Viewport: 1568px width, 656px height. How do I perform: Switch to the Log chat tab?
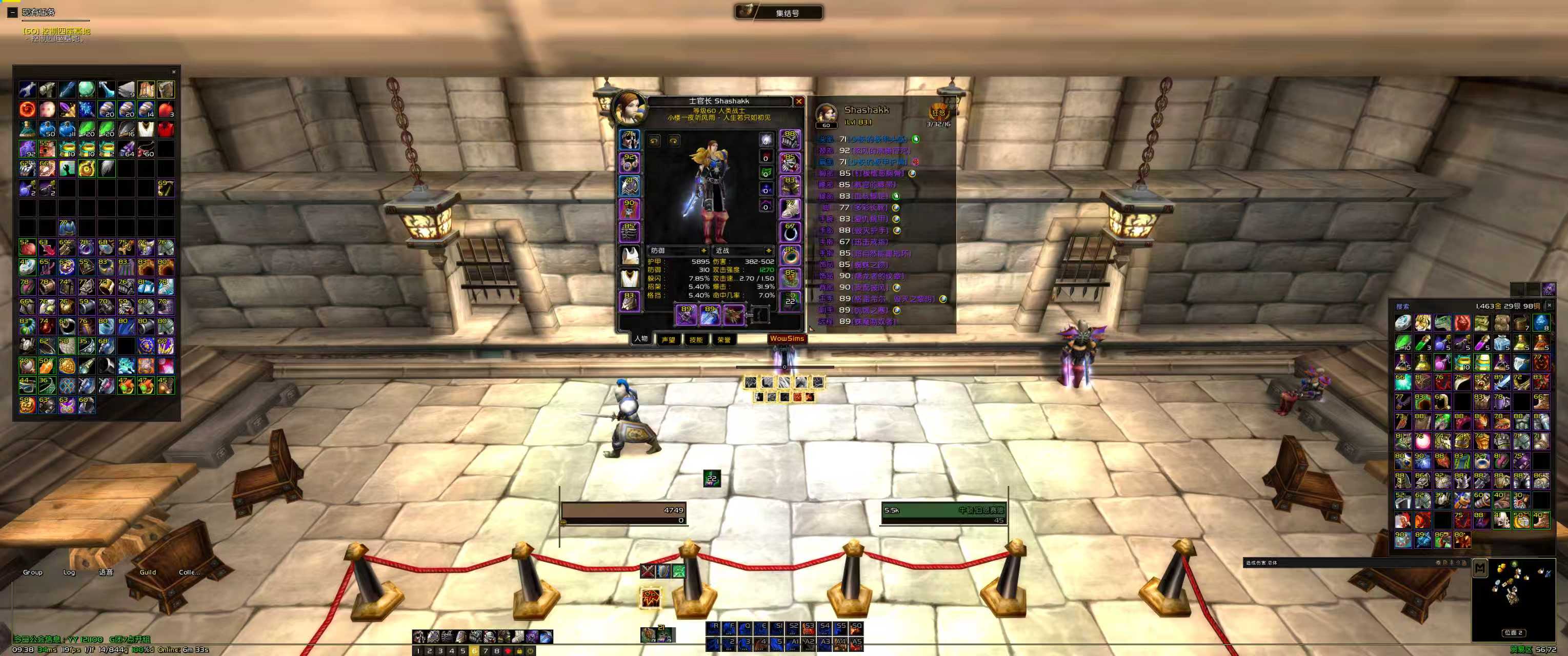[x=69, y=572]
